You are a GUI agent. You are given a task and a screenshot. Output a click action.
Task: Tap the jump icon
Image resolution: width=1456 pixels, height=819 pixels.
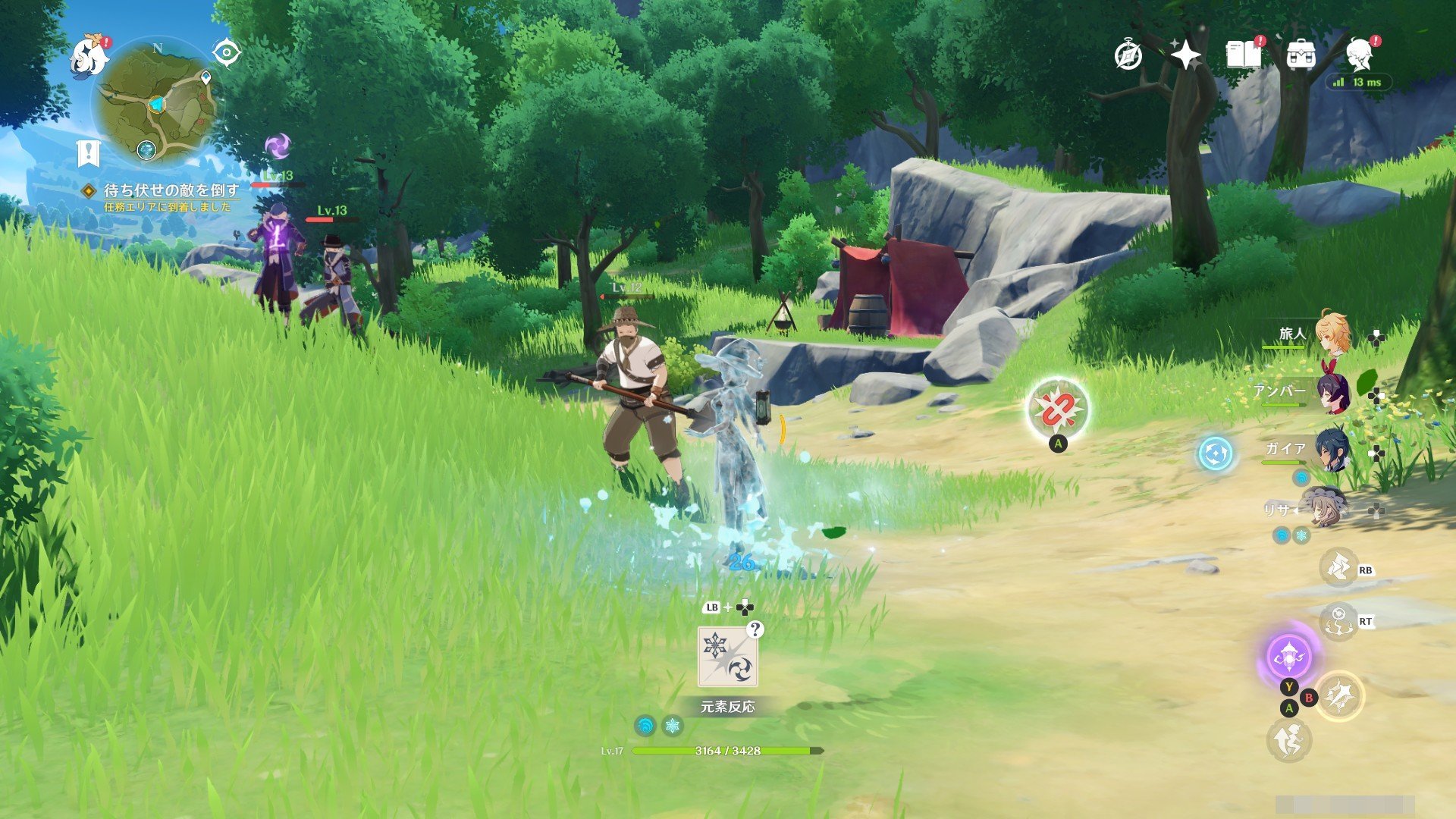1288,740
